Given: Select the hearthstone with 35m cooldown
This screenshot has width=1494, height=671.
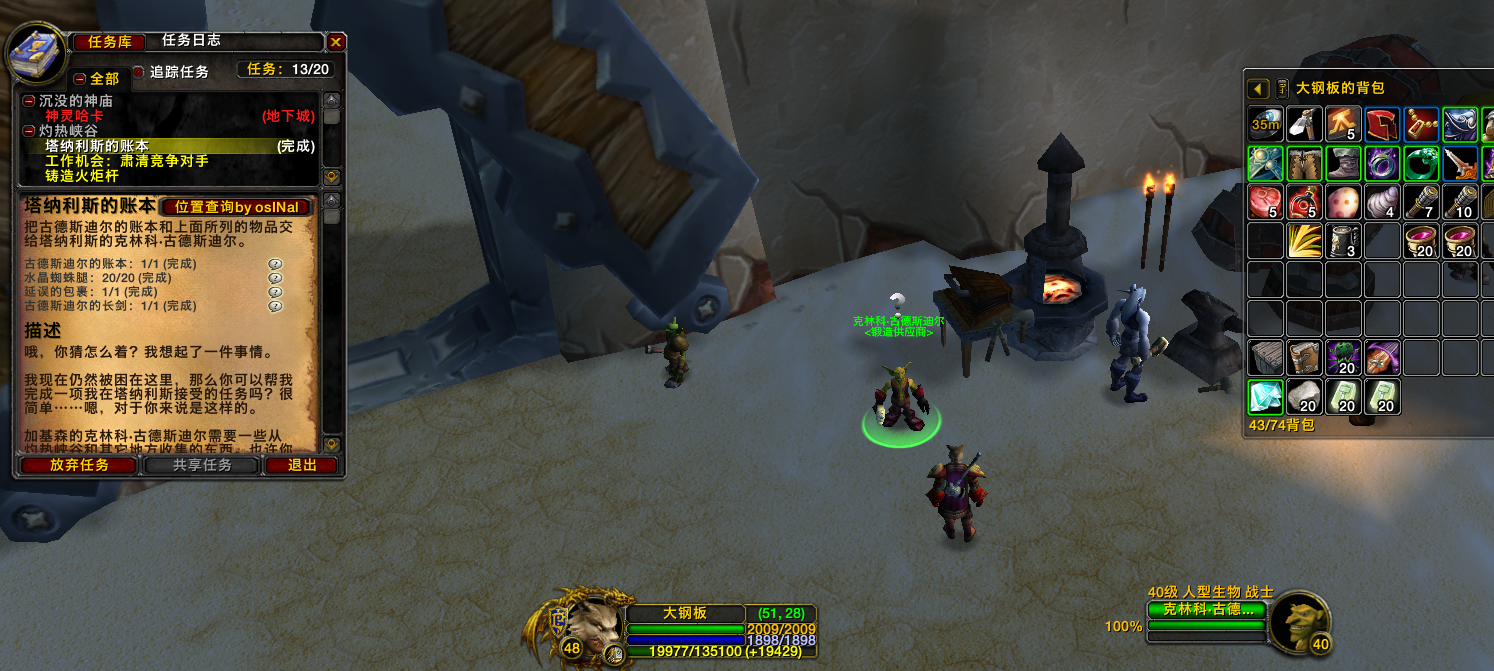Looking at the screenshot, I should coord(1265,124).
